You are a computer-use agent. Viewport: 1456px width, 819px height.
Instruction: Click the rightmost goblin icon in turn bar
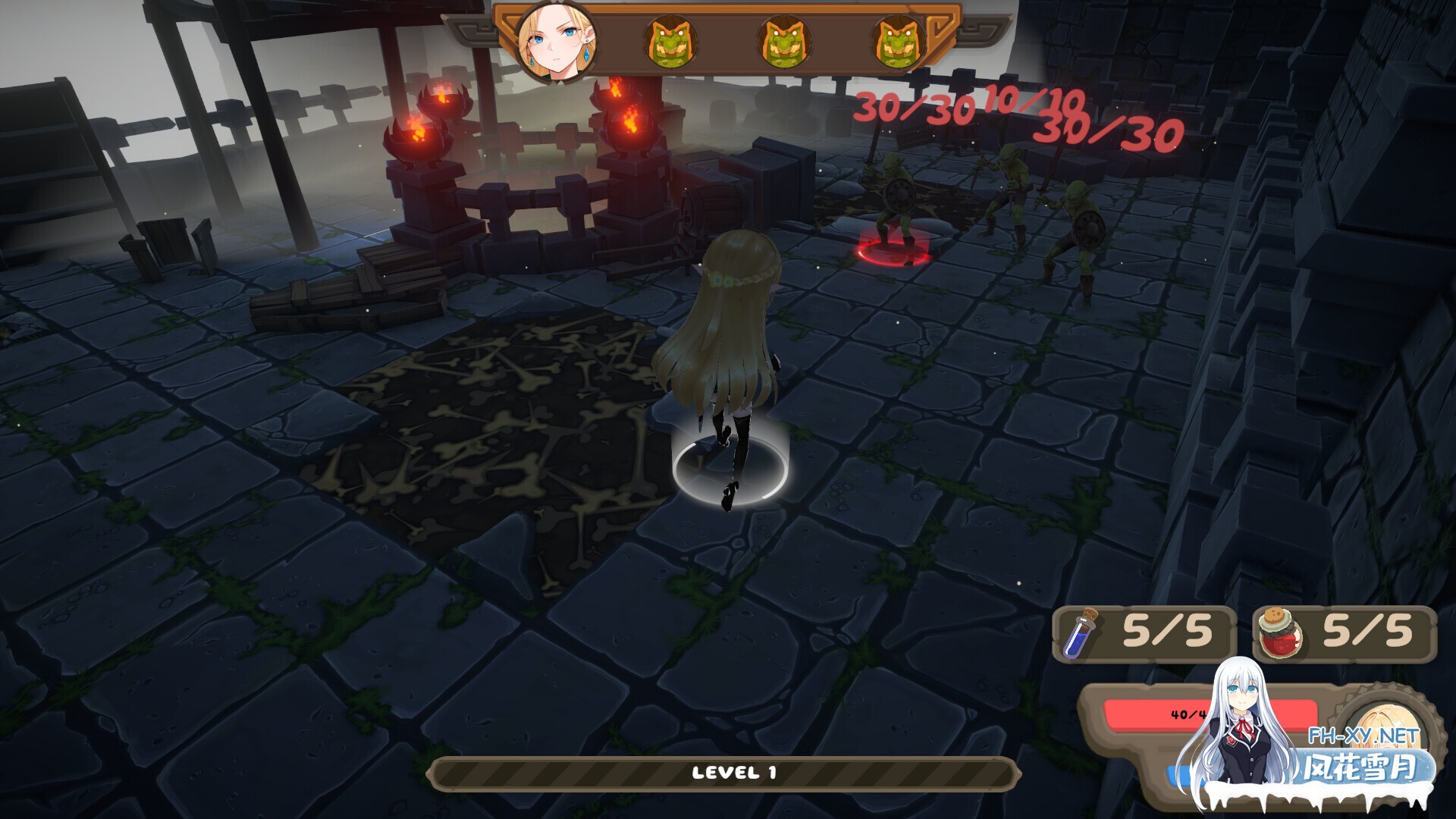point(899,42)
